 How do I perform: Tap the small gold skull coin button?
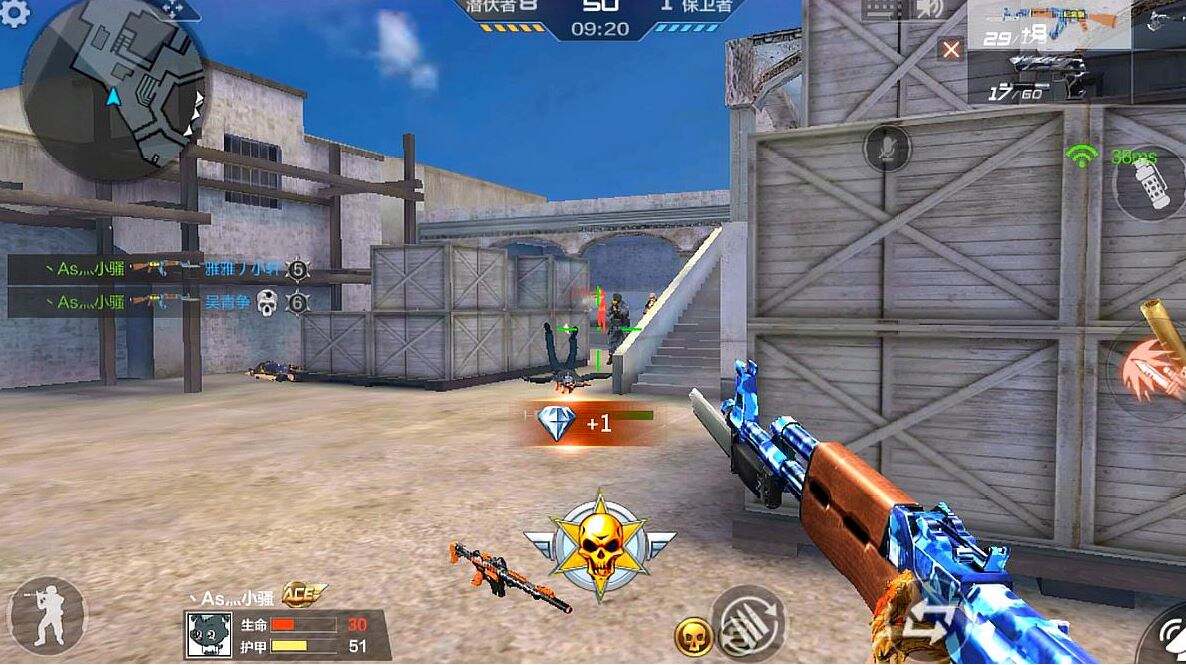point(693,636)
